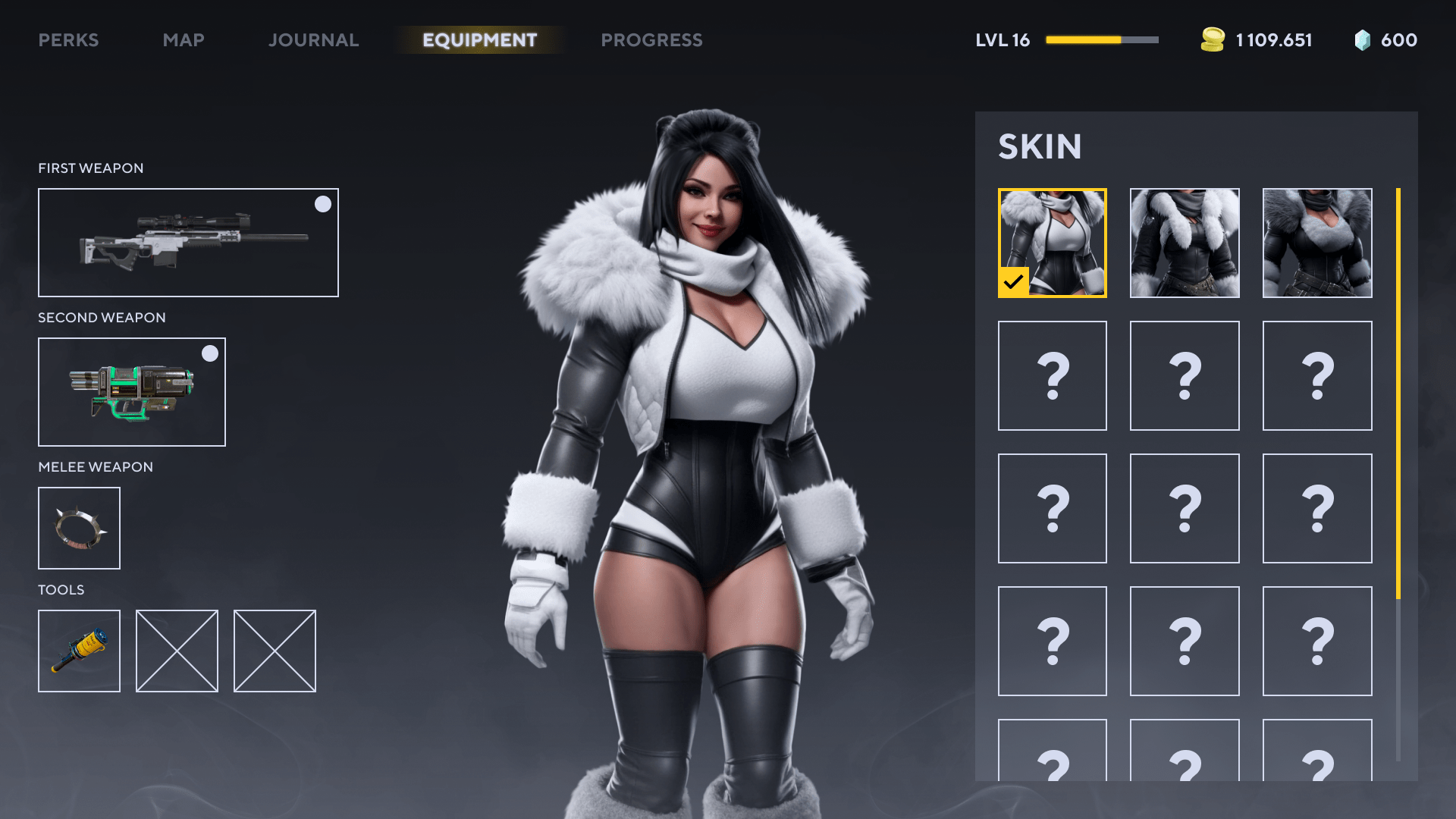Select the yellow tool slot

(79, 651)
